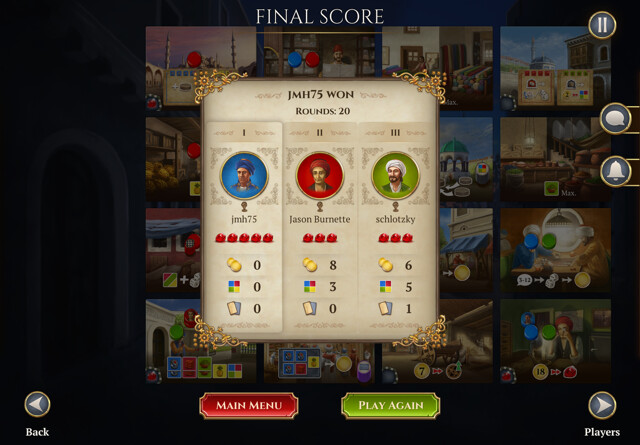This screenshot has height=445, width=640.
Task: Go back with the Back arrow
Action: click(37, 405)
